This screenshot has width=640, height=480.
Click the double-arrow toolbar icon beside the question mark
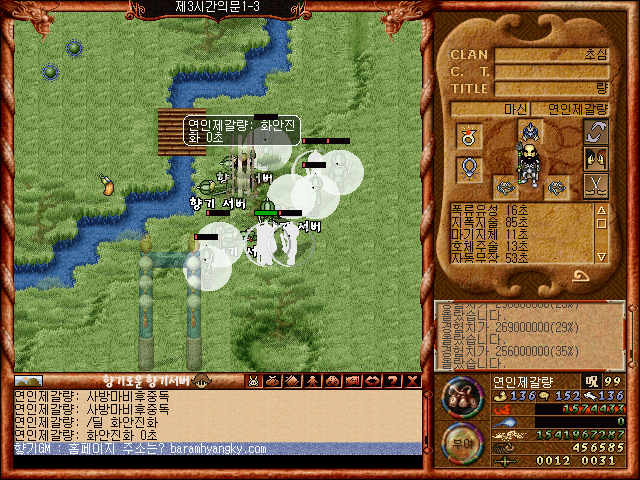tap(374, 380)
